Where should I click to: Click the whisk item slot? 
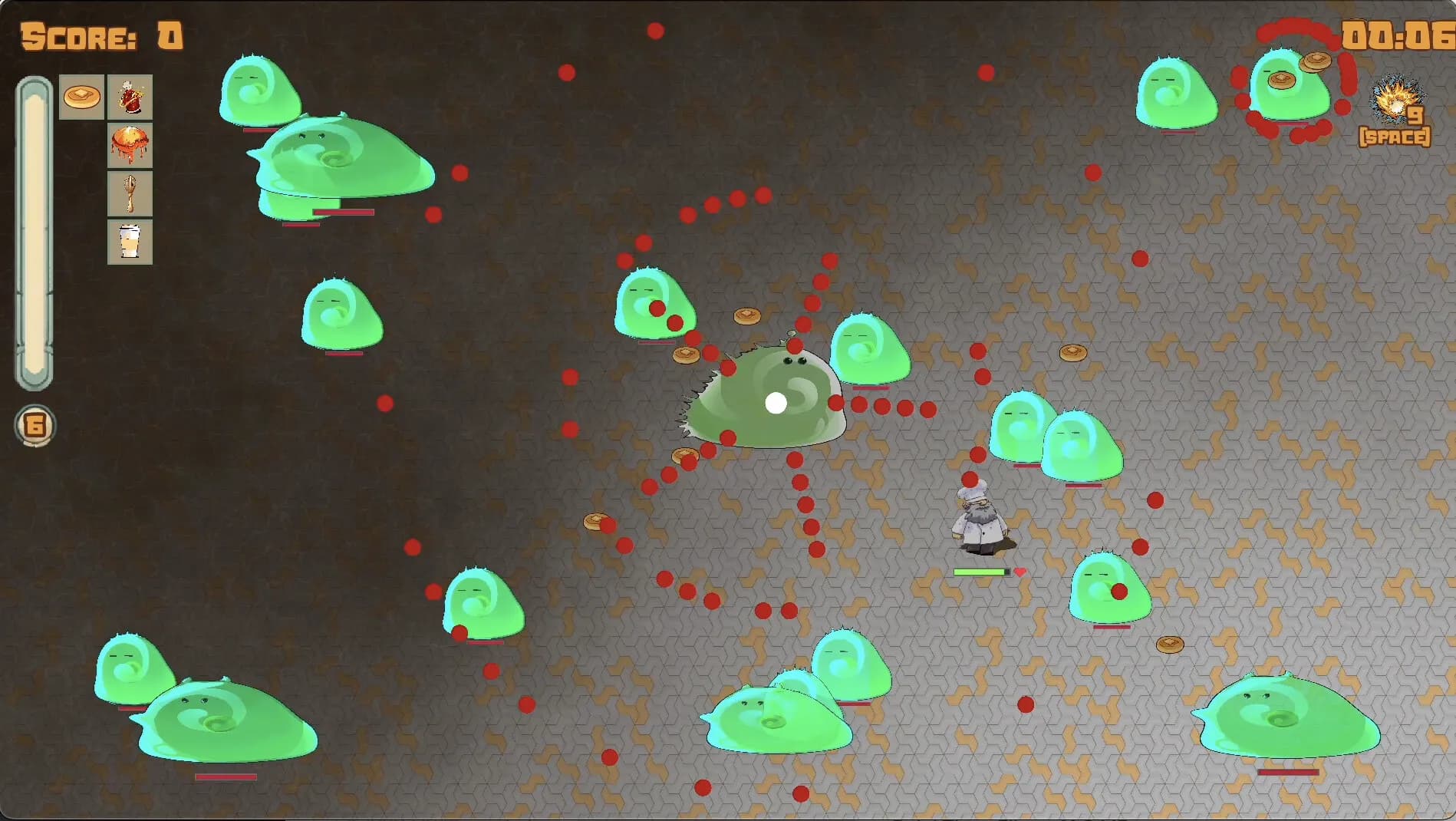tap(130, 192)
